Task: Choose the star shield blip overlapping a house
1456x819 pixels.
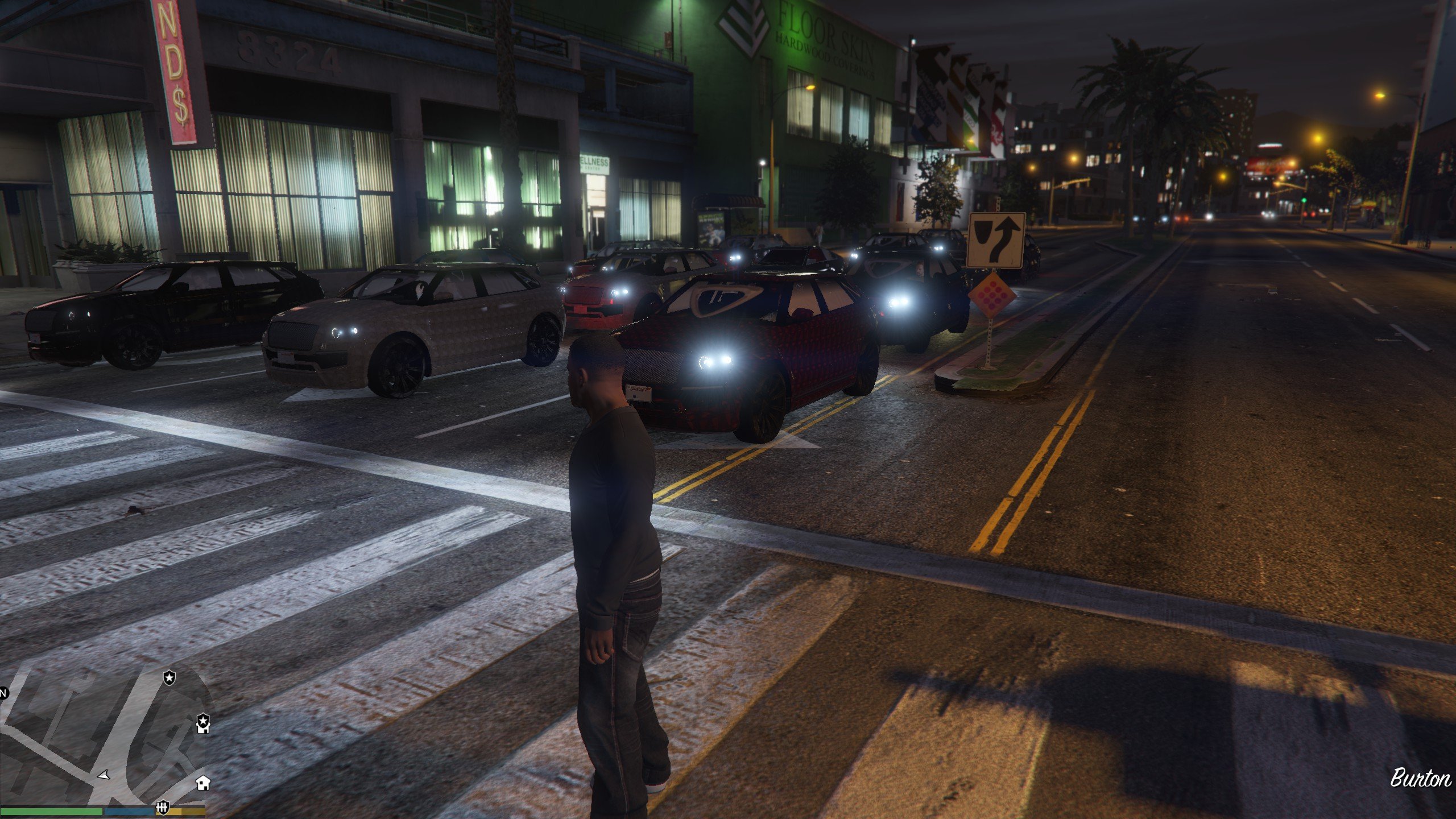Action: point(203,723)
